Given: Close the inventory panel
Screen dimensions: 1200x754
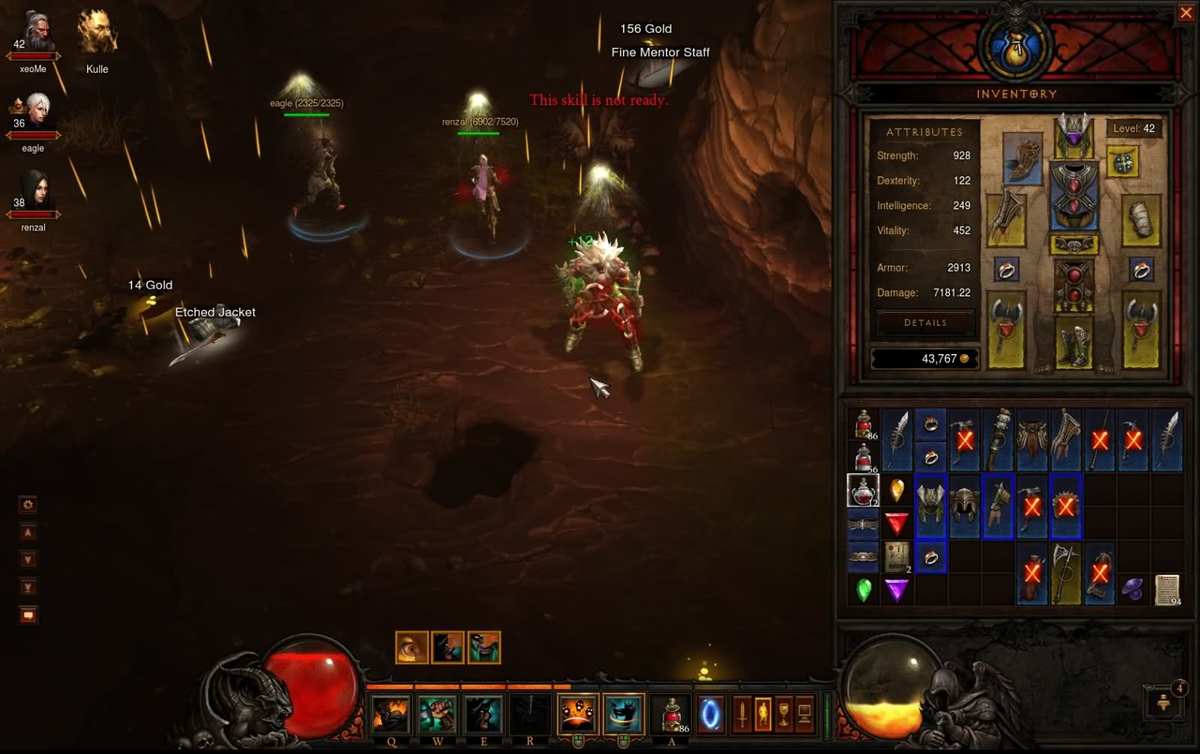Looking at the screenshot, I should click(x=1186, y=13).
